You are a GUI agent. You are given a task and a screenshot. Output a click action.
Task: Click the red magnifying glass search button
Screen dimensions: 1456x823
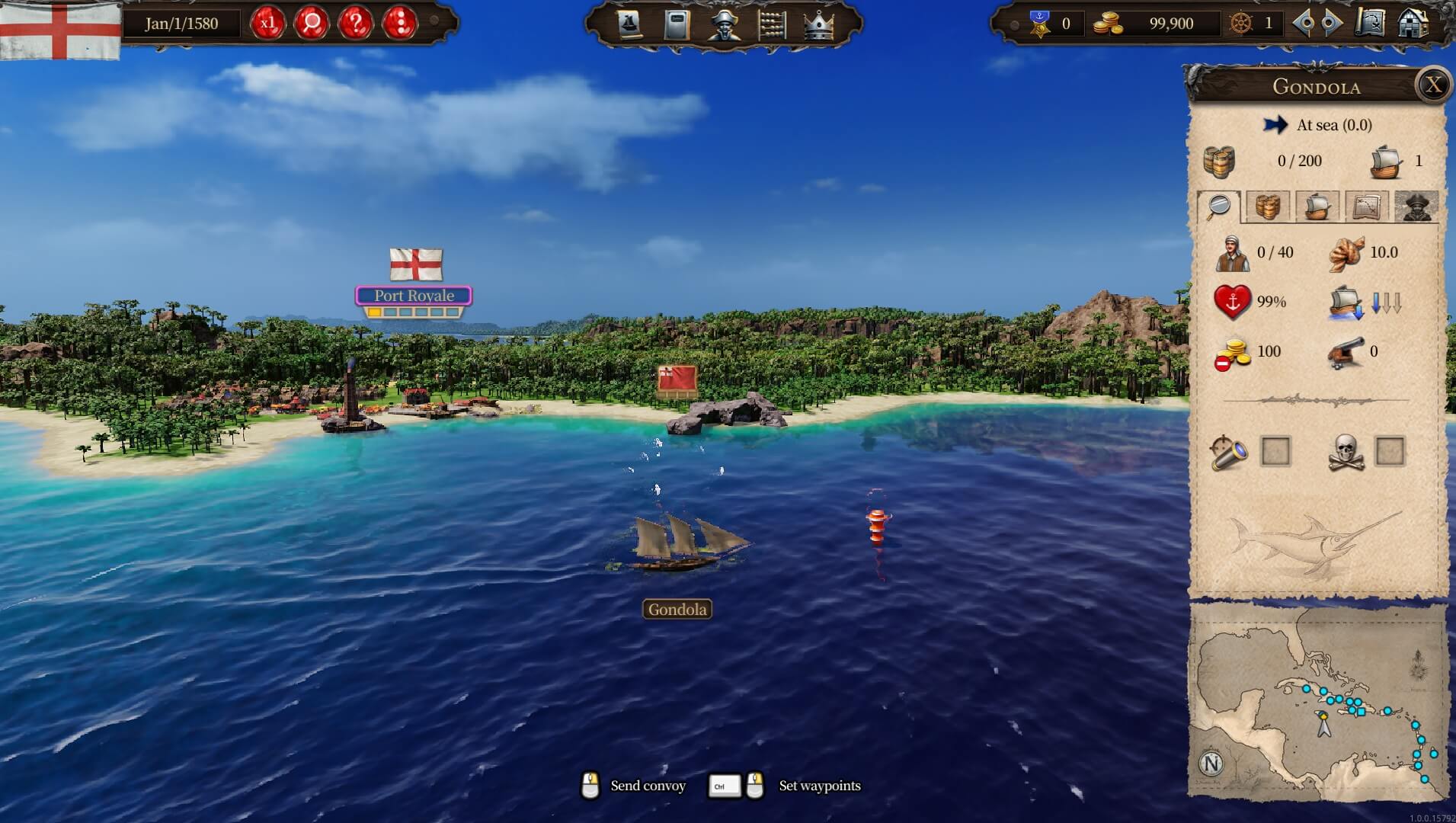click(312, 23)
